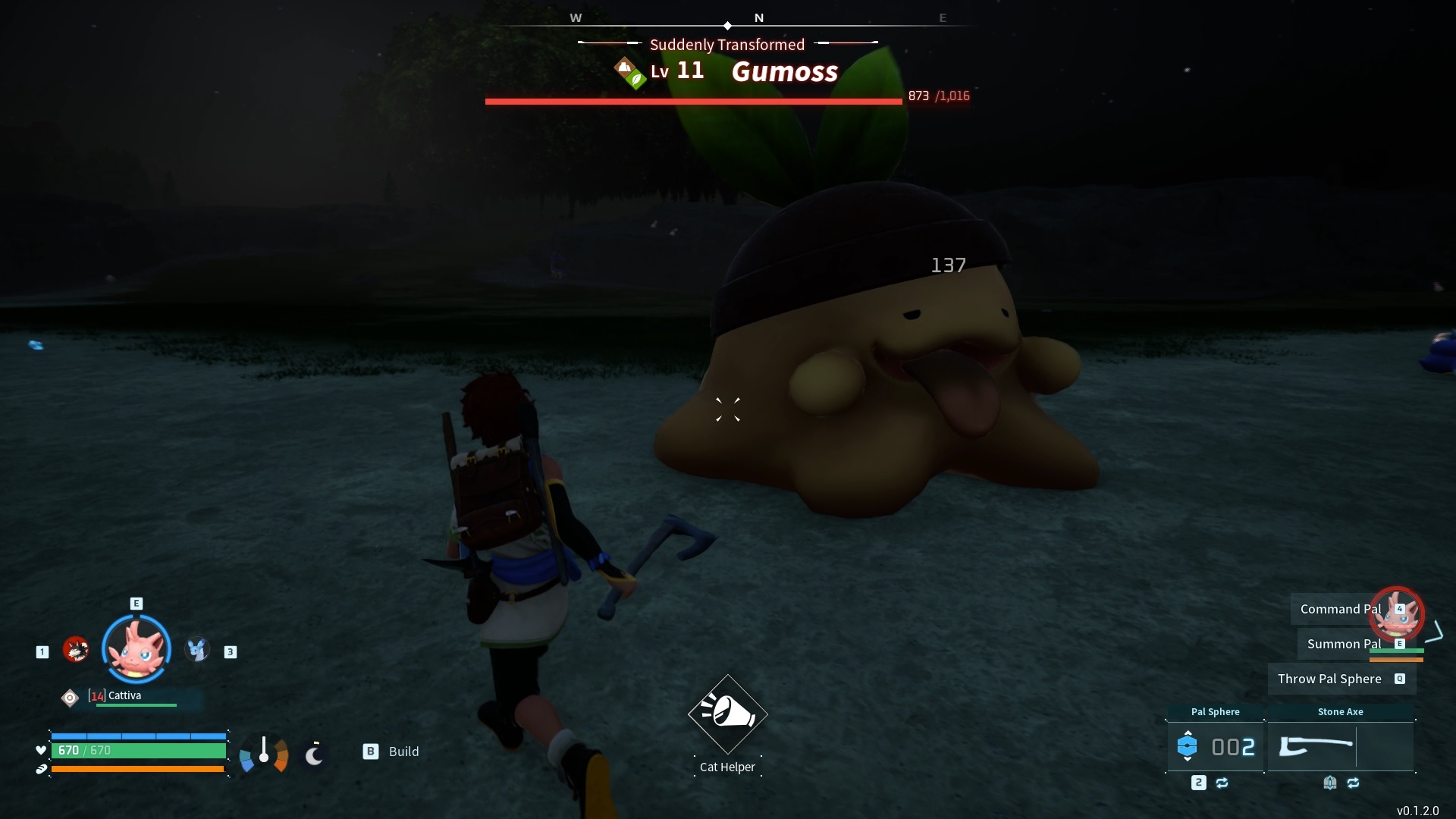Select the Cattiva portrait in party wheel
The image size is (1456, 819).
pyautogui.click(x=136, y=649)
